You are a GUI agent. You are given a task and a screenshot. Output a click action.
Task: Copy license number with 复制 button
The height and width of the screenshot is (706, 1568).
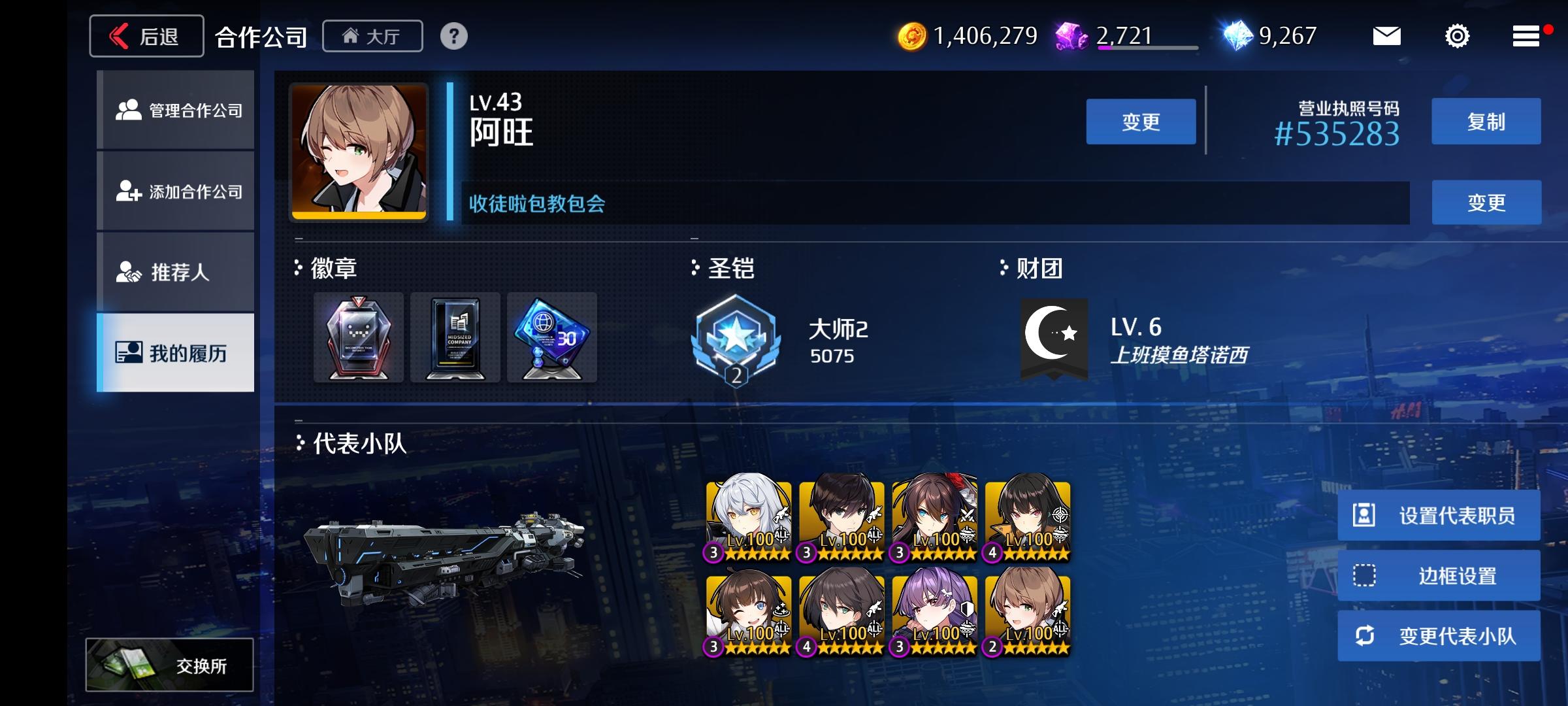1486,122
